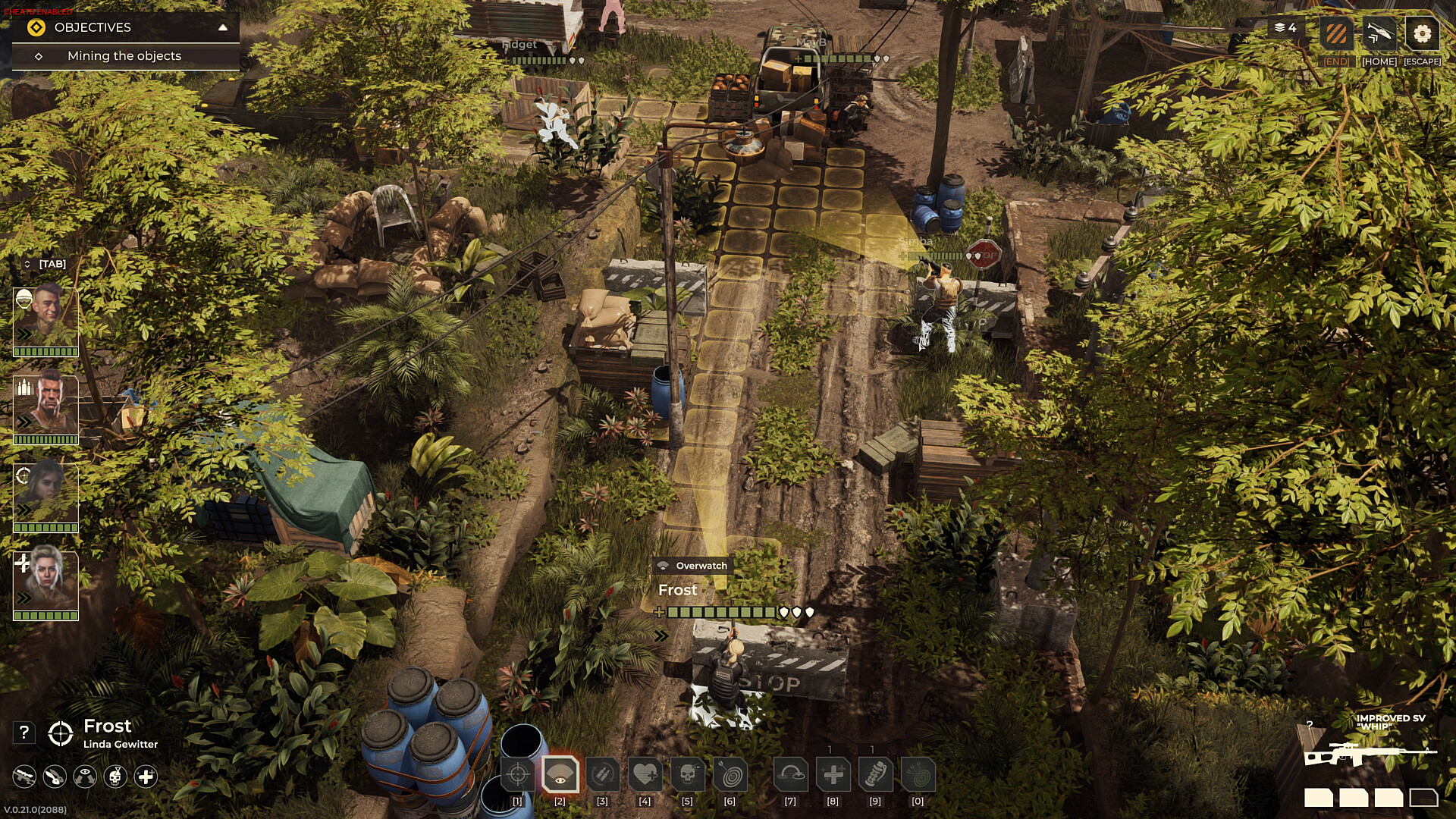The width and height of the screenshot is (1456, 819).
Task: Use the medkit cross item slot
Action: tap(833, 775)
